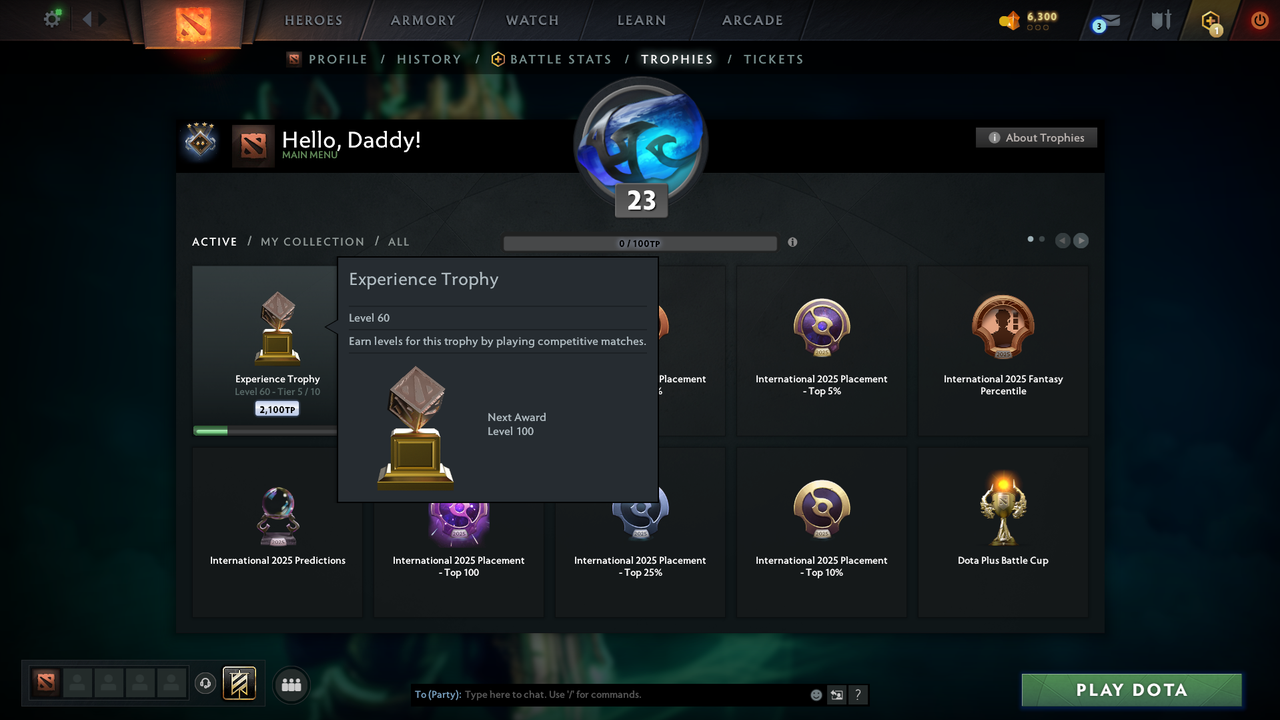
Task: Click the golden ticket icon beside party slots
Action: coord(237,684)
